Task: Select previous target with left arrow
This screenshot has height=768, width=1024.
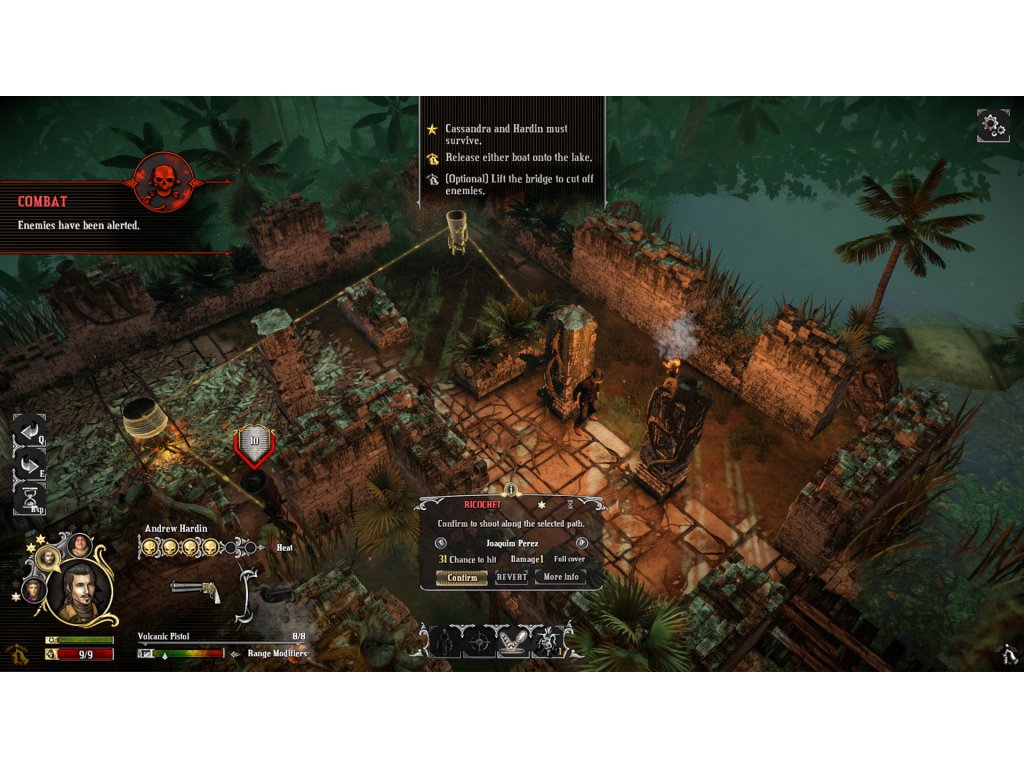Action: click(441, 543)
